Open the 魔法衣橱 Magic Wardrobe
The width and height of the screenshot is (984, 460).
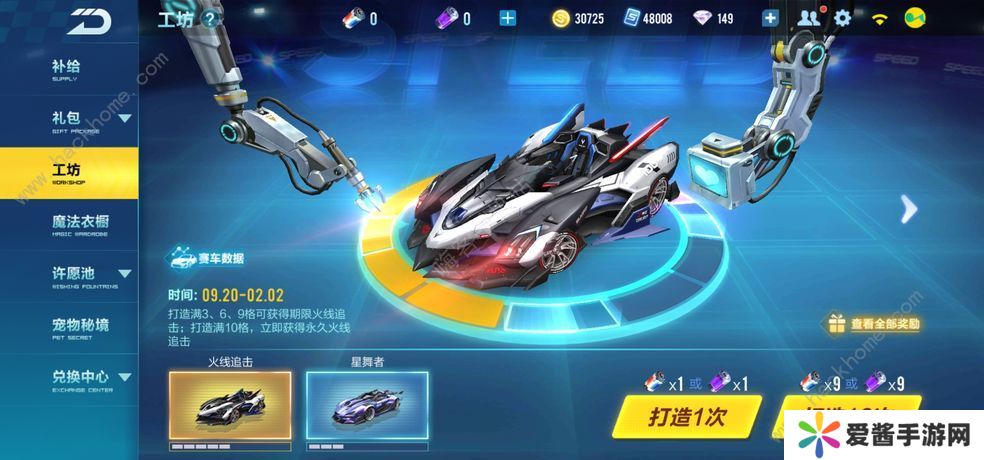[x=68, y=224]
